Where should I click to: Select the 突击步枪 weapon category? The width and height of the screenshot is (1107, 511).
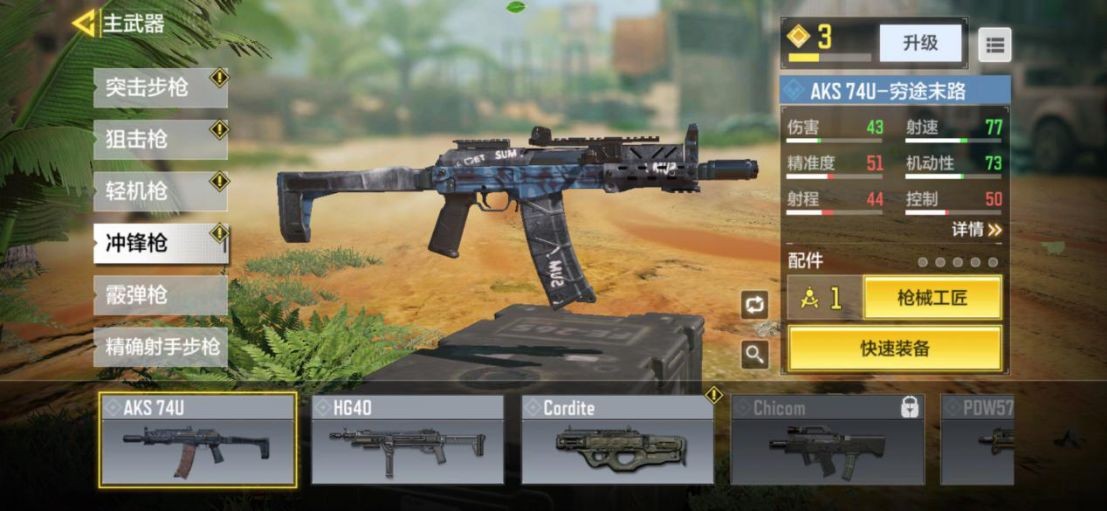[x=160, y=88]
